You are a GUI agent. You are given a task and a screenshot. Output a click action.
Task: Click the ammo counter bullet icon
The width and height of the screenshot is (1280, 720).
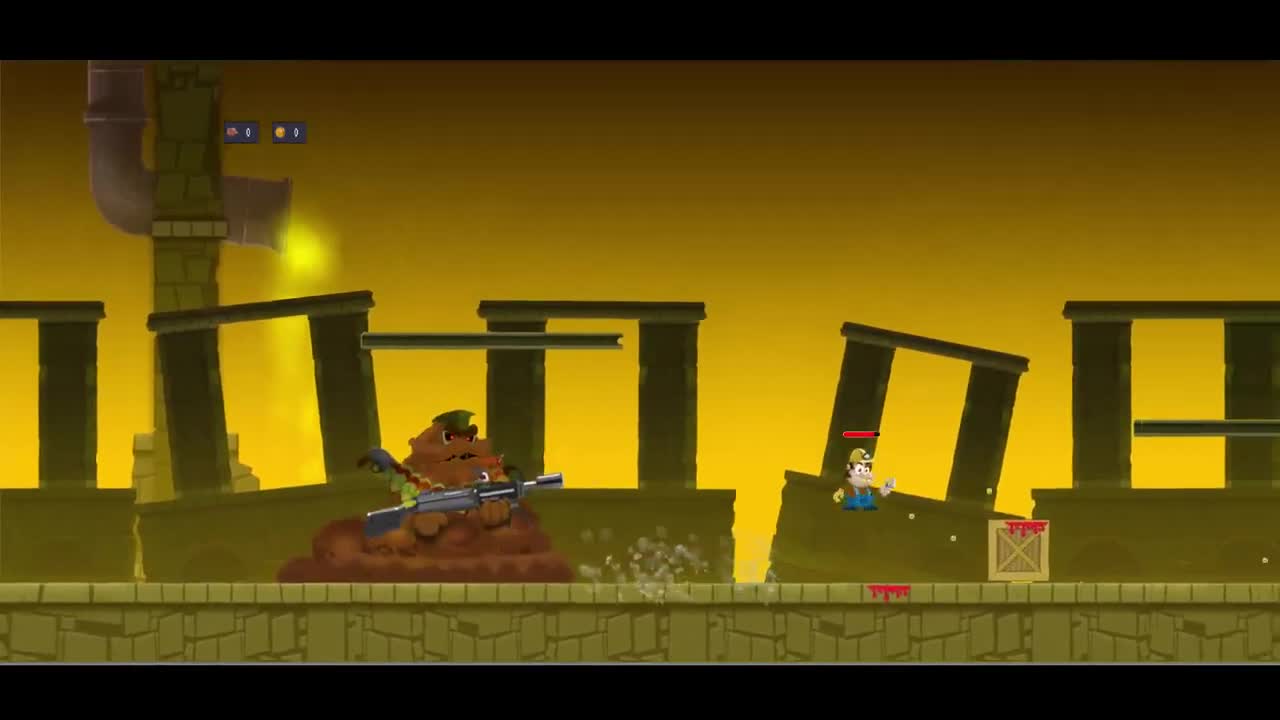coord(232,132)
